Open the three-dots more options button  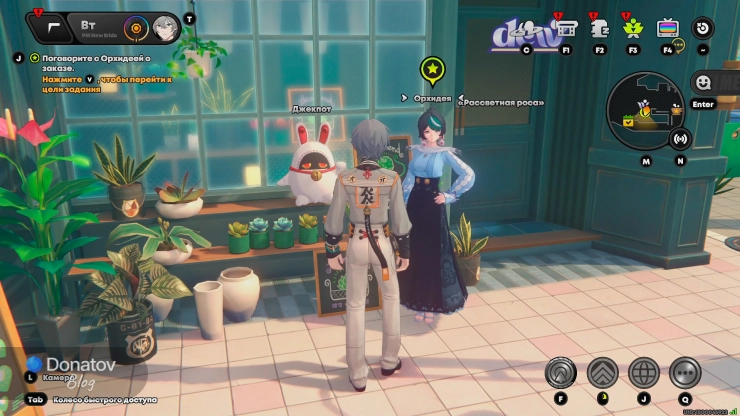point(685,372)
